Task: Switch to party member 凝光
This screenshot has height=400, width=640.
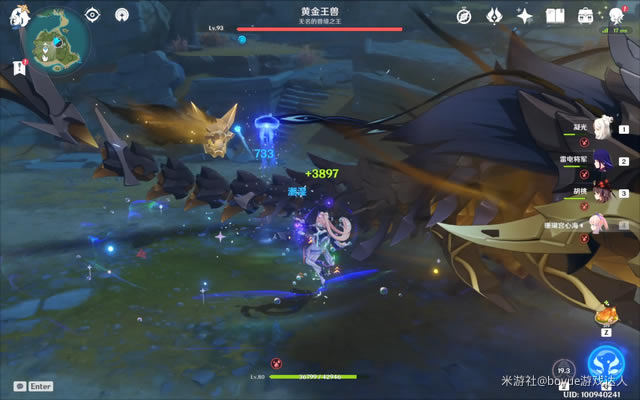Action: (603, 128)
